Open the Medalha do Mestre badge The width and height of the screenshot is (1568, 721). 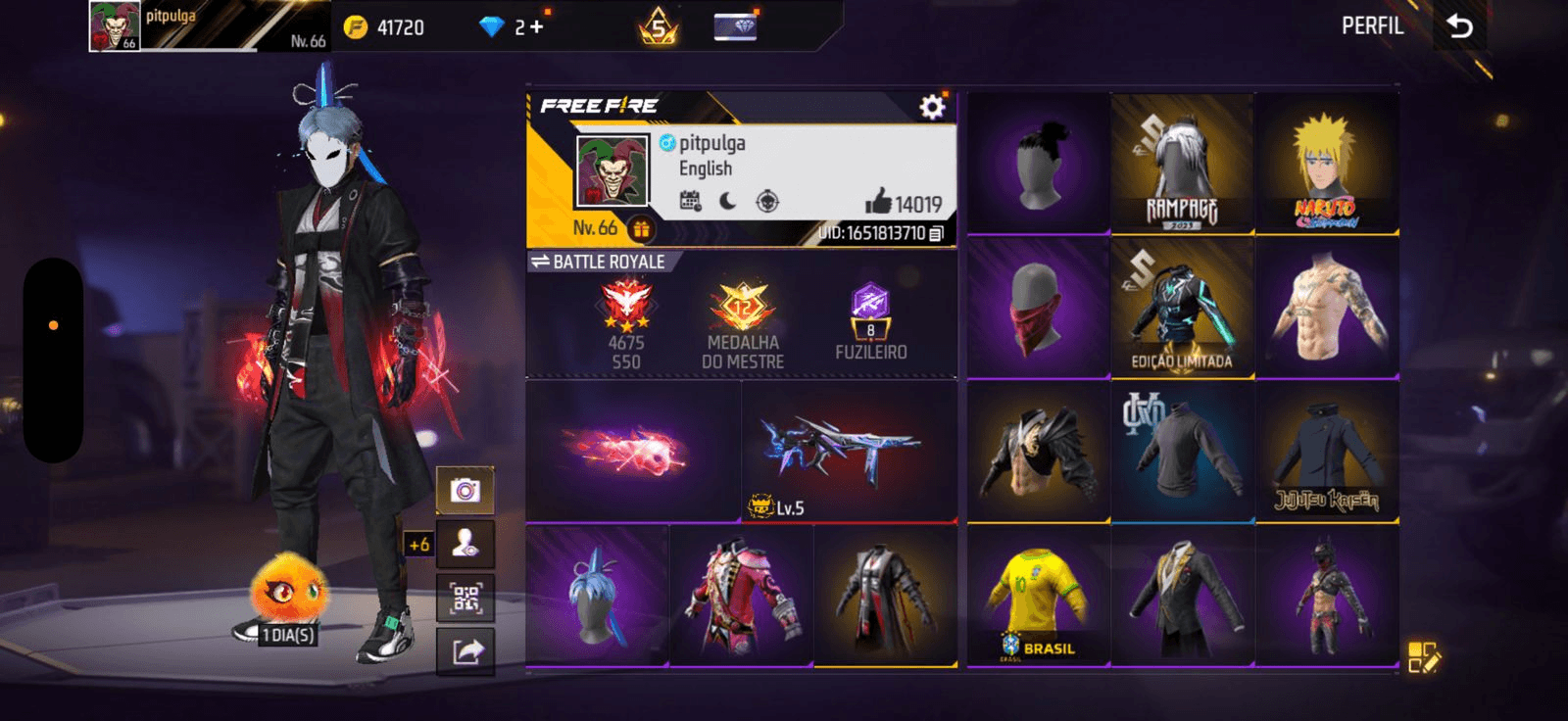point(743,321)
